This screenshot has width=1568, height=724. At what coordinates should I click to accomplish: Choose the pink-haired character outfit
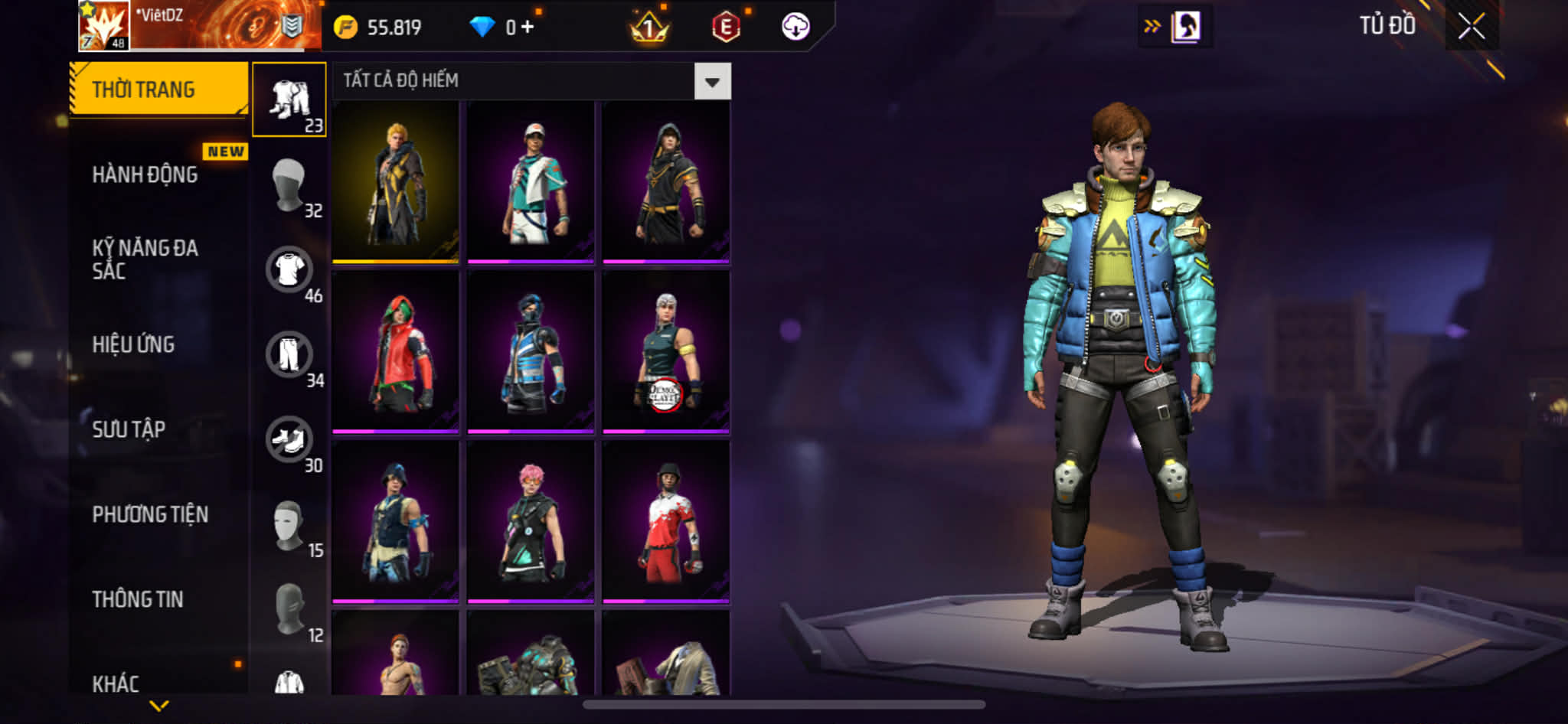click(531, 521)
